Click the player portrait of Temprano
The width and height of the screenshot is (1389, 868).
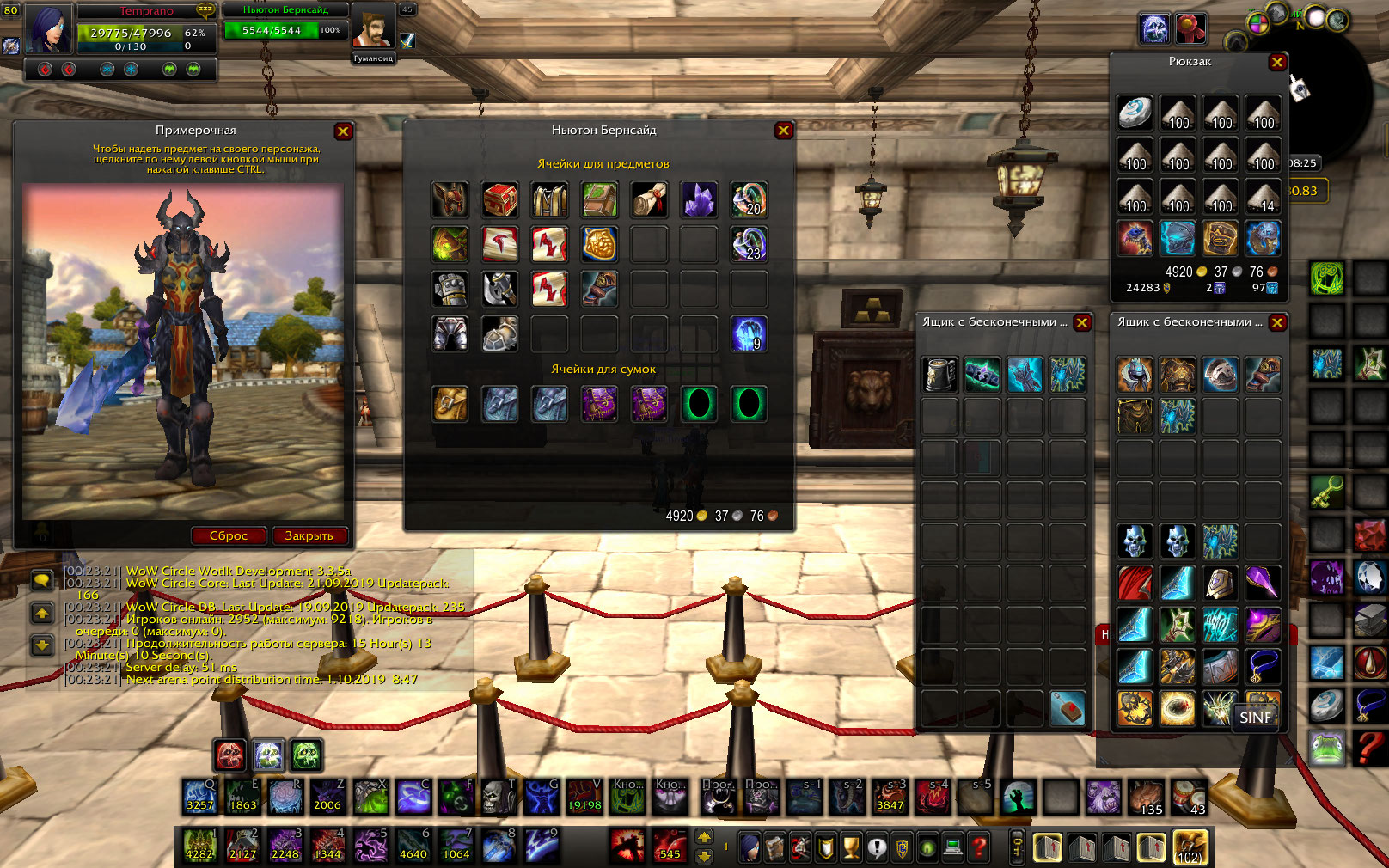(48, 28)
